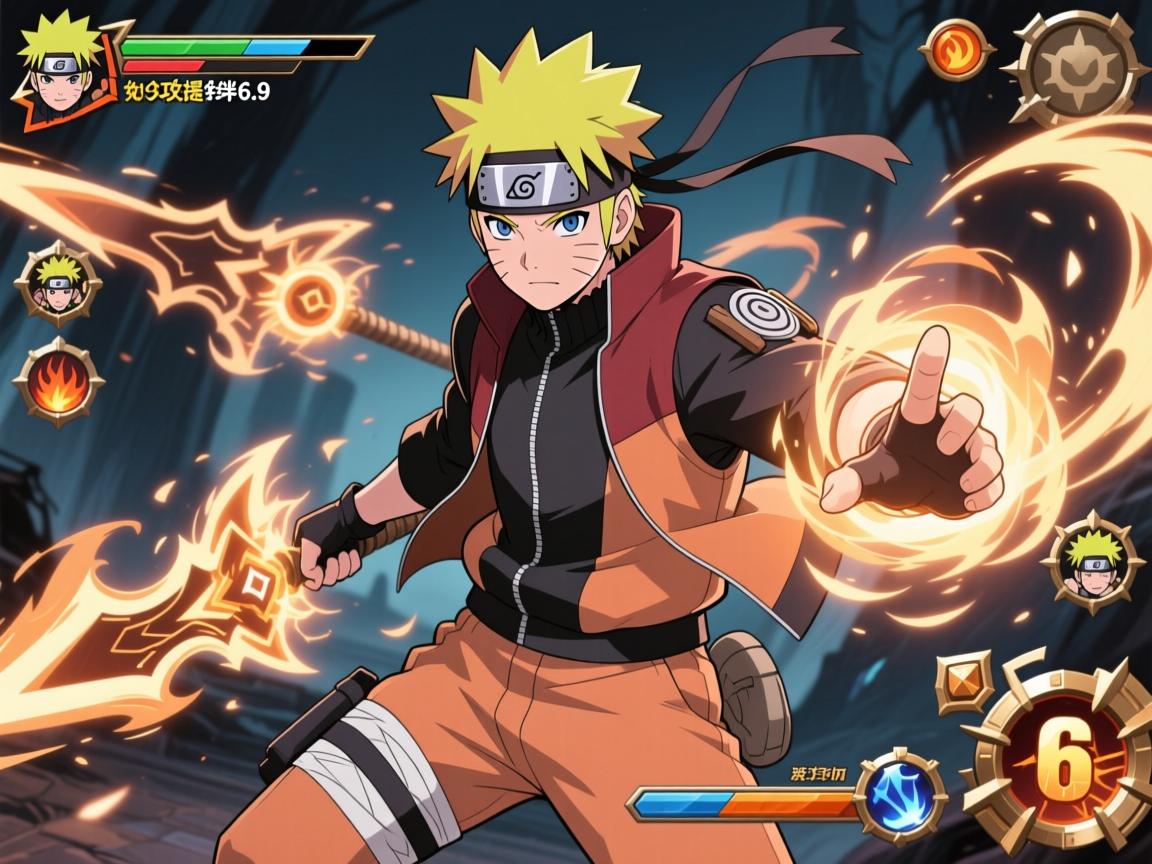Viewport: 1152px width, 864px height.
Task: Use the red flame skill icon
Action: point(58,383)
